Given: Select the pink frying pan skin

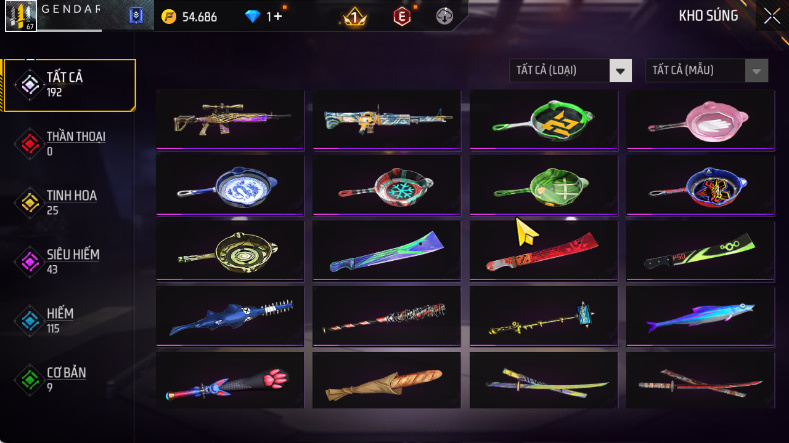Looking at the screenshot, I should pyautogui.click(x=700, y=119).
